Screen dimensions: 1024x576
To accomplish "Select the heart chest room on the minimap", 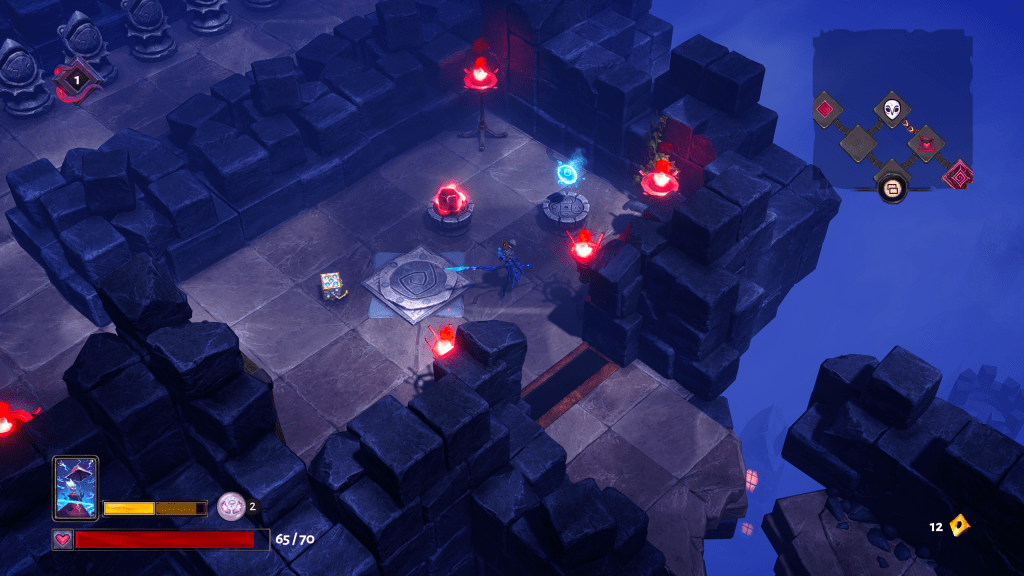I will (x=927, y=143).
